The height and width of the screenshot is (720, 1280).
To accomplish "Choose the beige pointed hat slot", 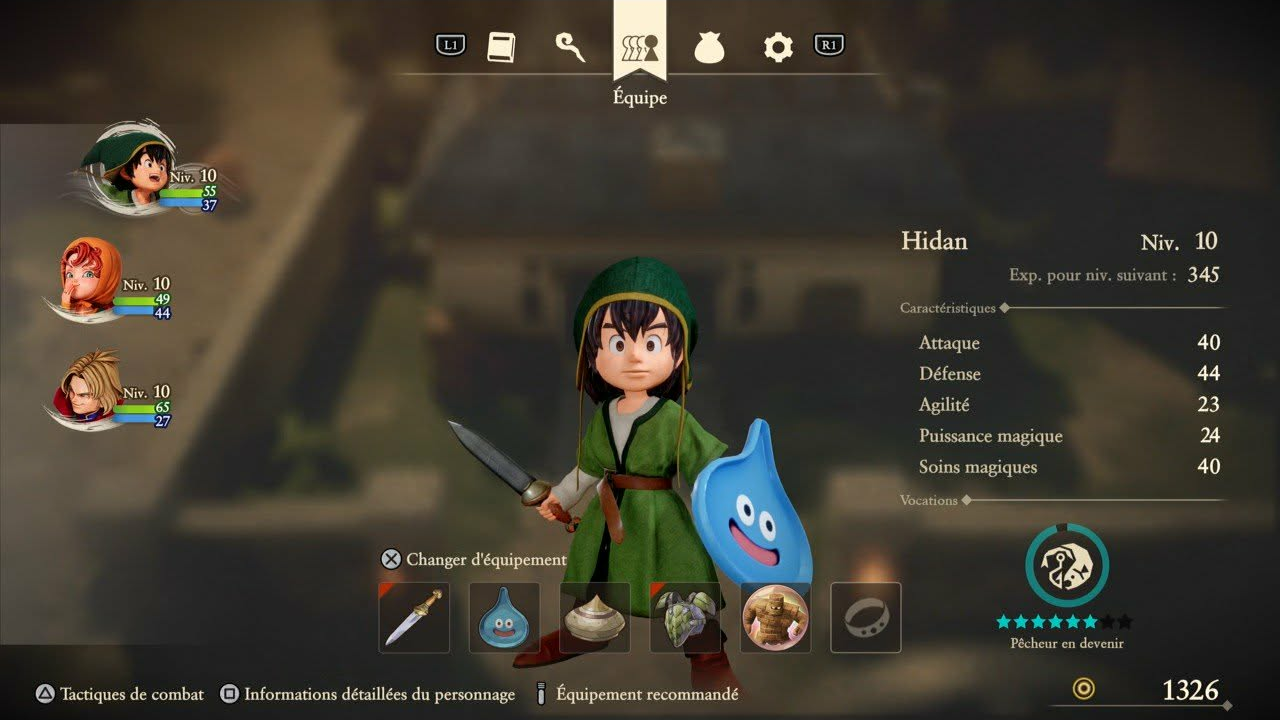I will click(x=595, y=618).
